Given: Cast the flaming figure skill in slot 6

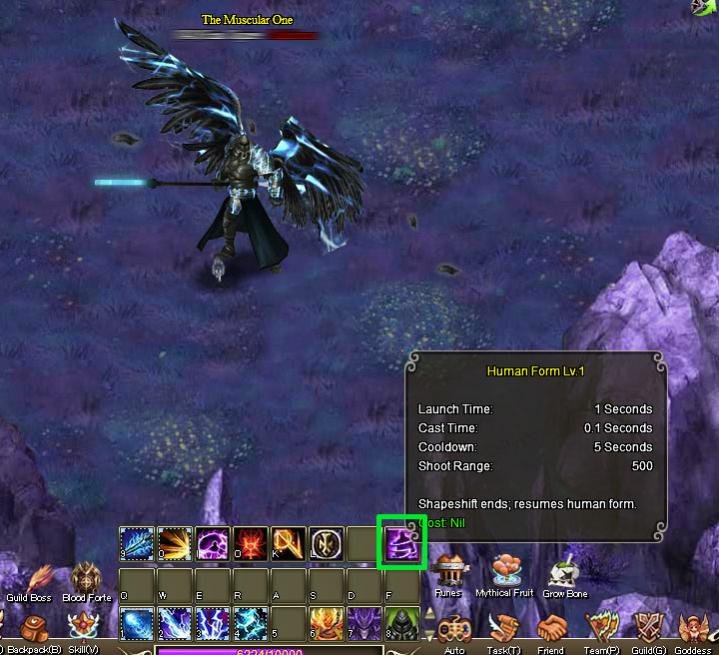Looking at the screenshot, I should point(326,623).
